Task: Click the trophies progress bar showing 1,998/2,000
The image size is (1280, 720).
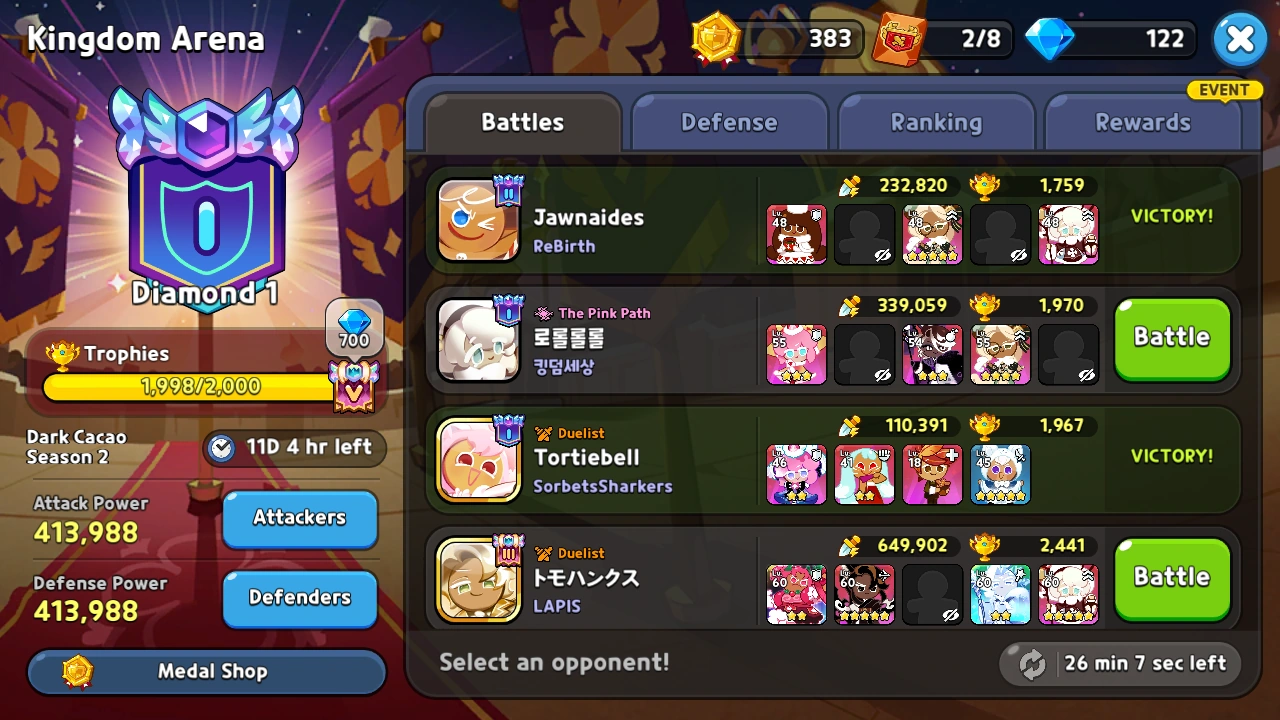Action: (200, 387)
